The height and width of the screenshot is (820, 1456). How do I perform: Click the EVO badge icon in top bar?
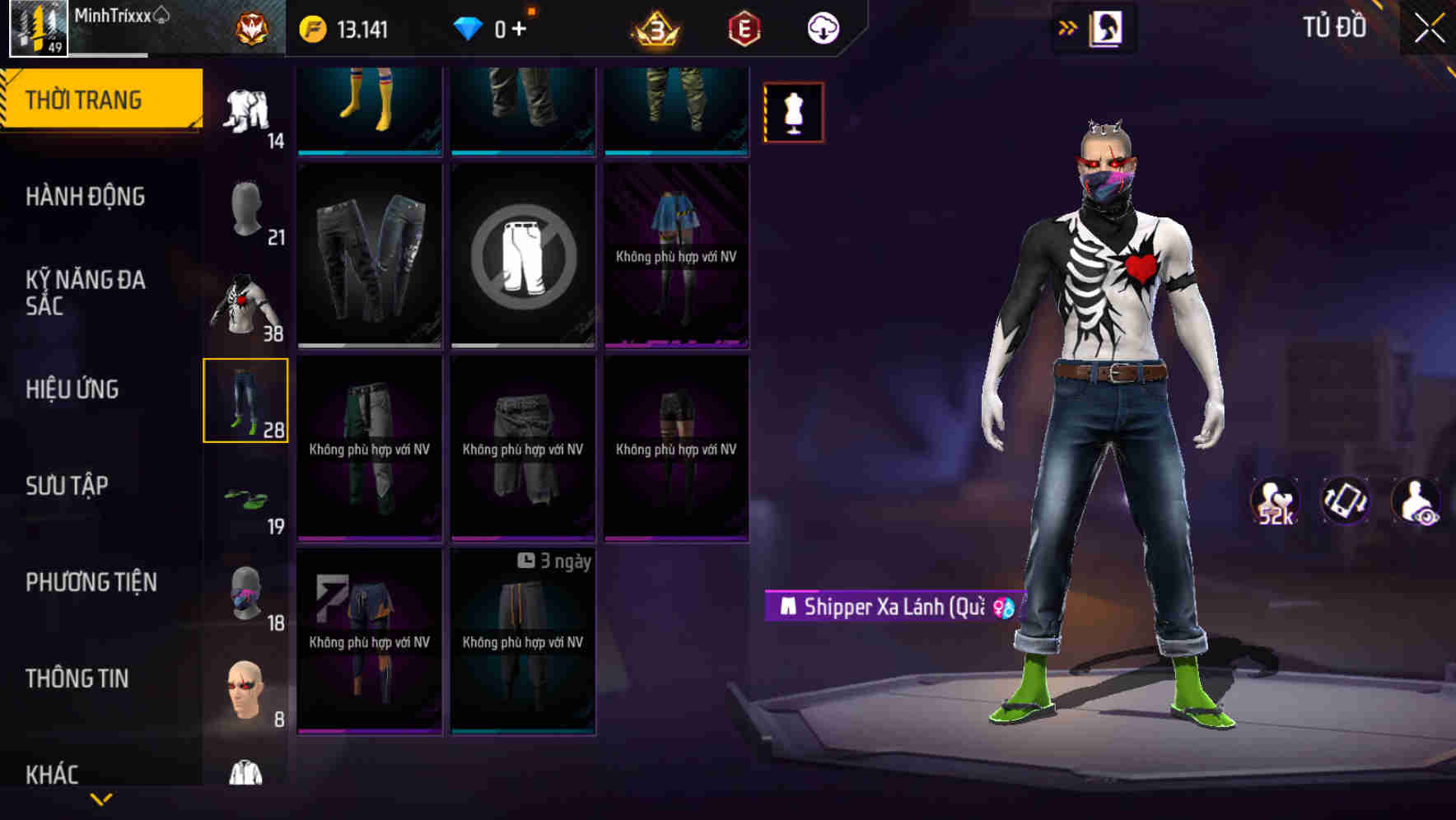pyautogui.click(x=740, y=27)
